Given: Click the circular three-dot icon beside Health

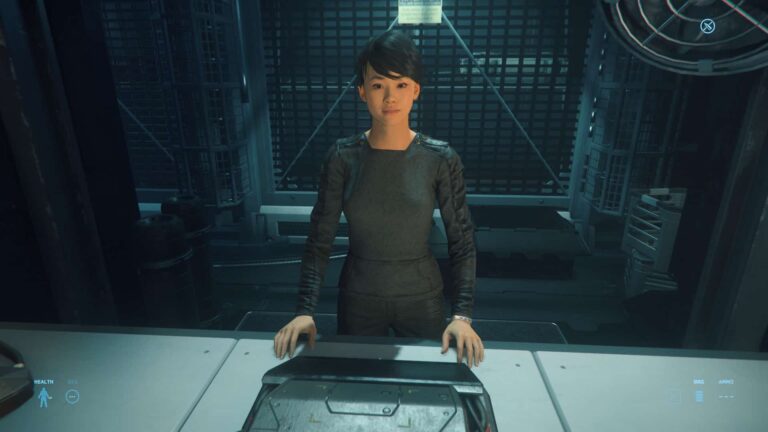Looking at the screenshot, I should pos(72,396).
